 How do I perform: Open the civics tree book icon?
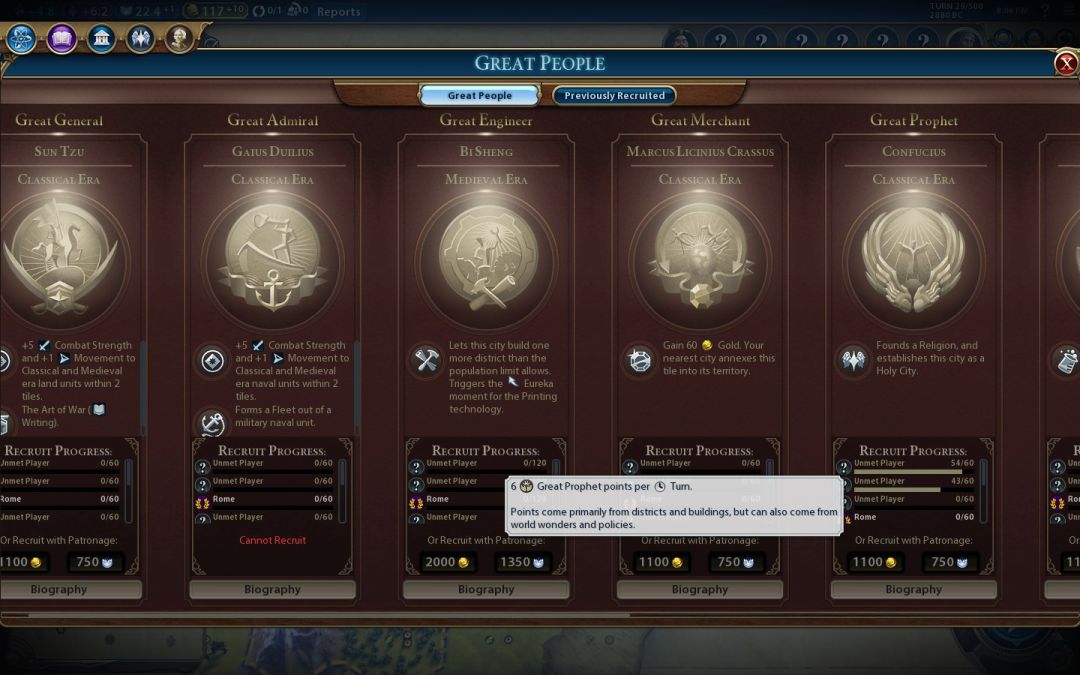(62, 39)
